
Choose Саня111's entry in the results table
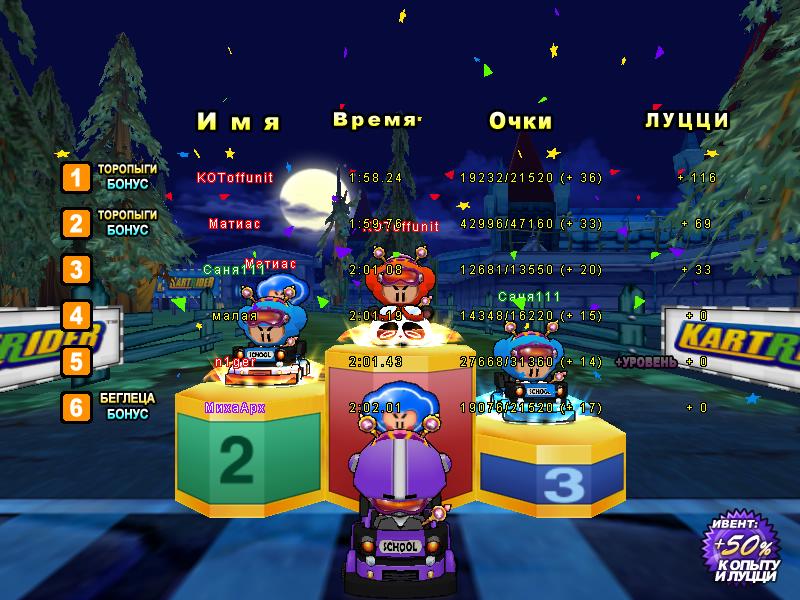coord(235,269)
